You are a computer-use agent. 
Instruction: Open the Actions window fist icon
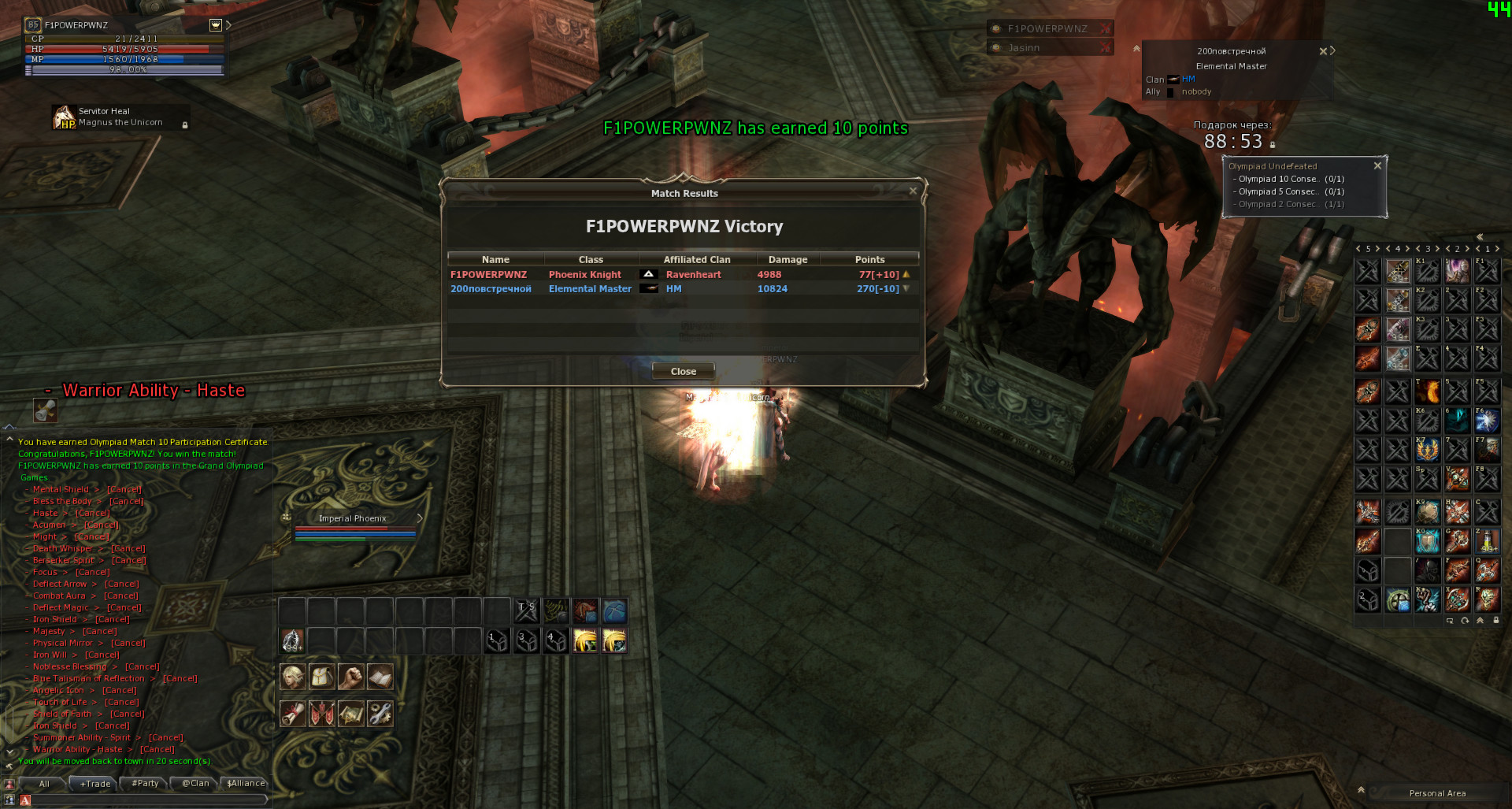[x=350, y=676]
